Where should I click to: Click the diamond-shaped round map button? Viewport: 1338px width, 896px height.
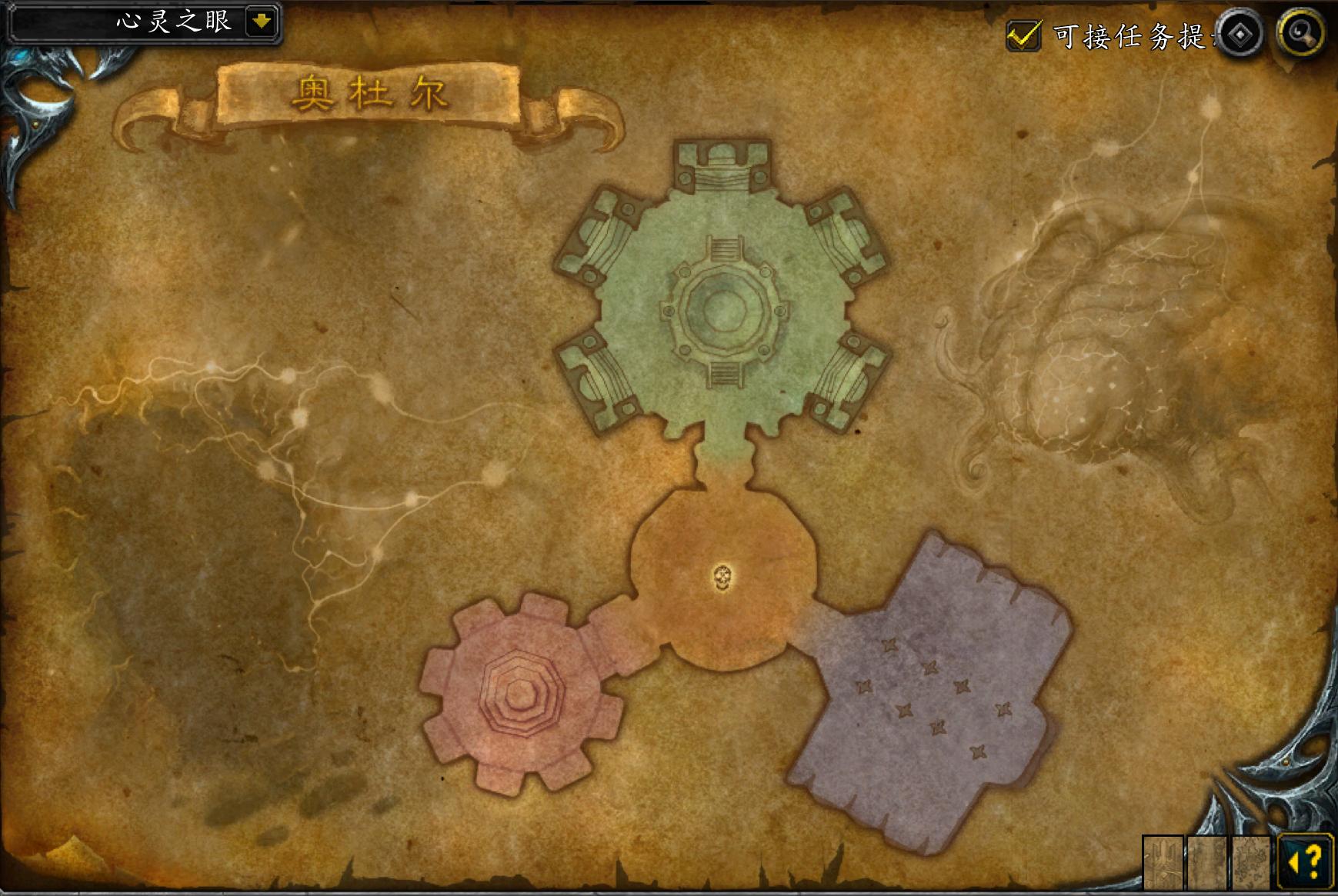coord(1240,35)
